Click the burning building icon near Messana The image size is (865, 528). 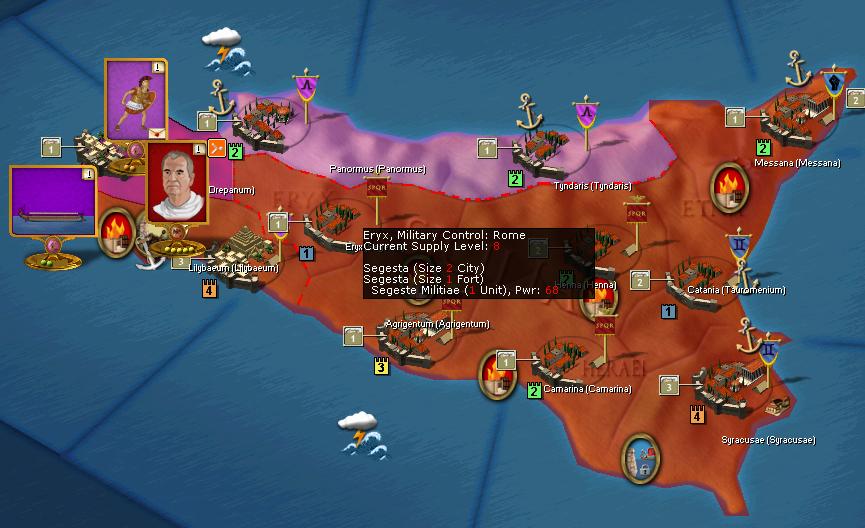click(729, 186)
